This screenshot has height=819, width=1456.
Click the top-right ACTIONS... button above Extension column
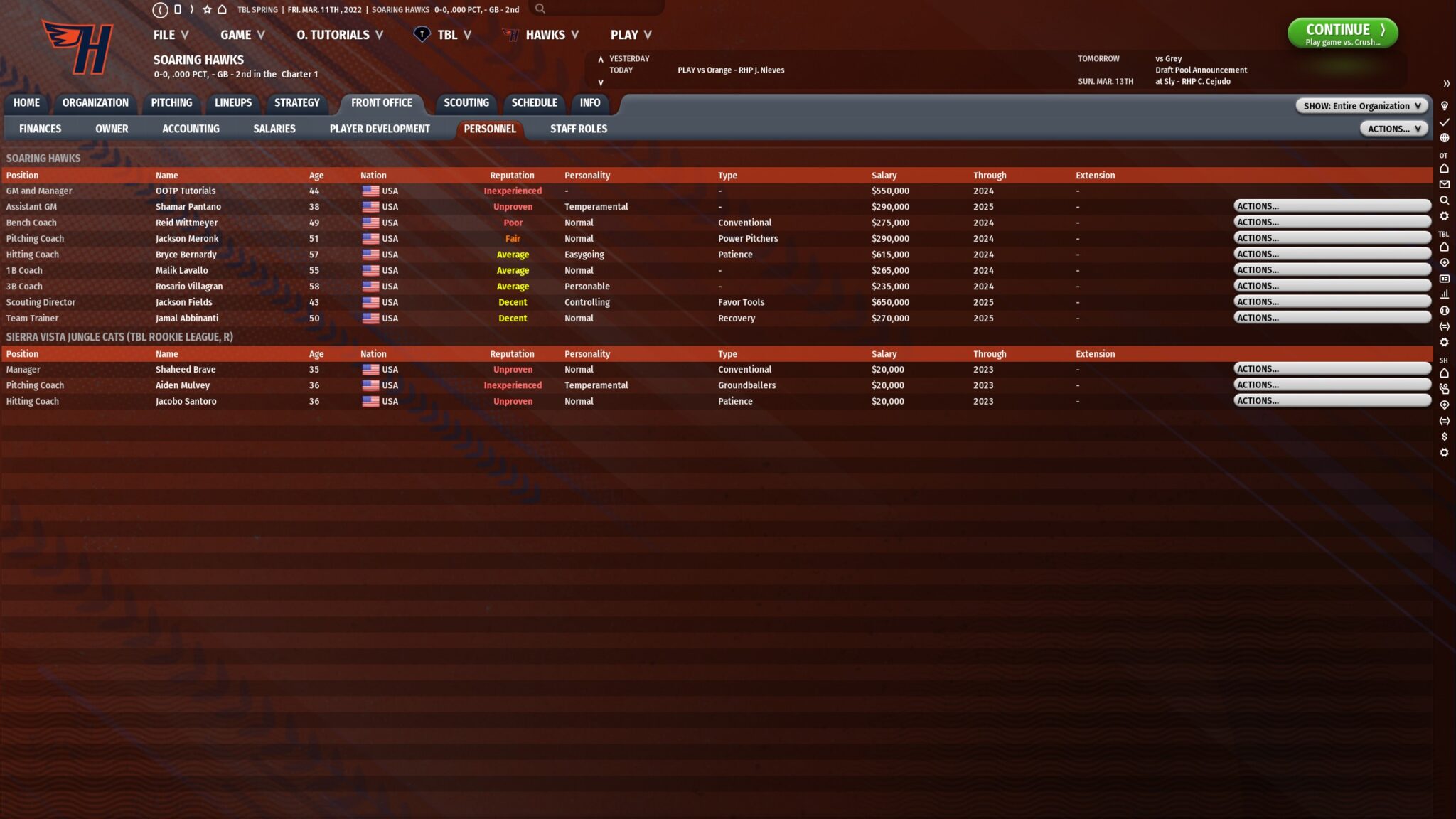coord(1393,129)
